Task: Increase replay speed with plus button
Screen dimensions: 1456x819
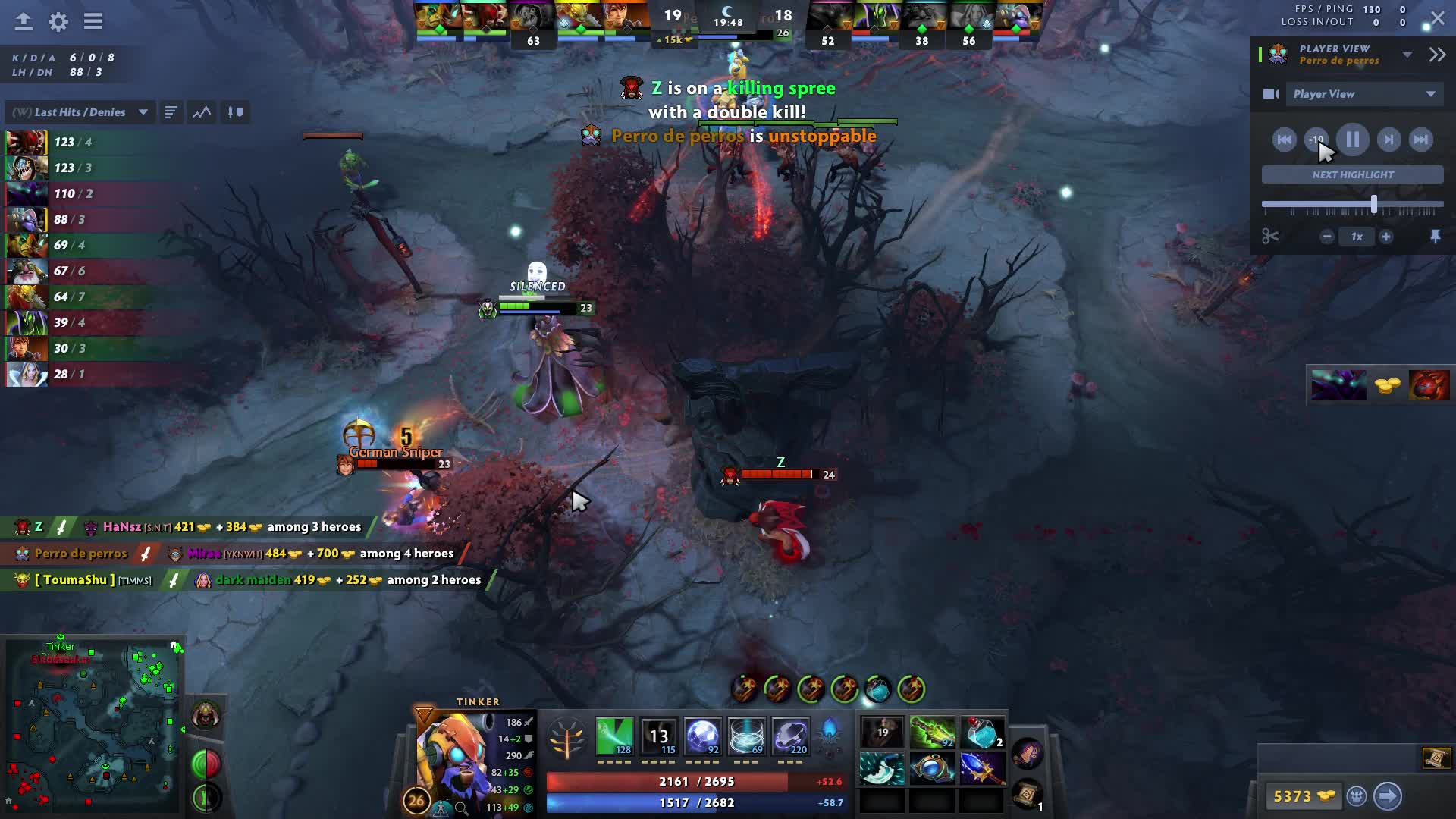Action: point(1385,237)
